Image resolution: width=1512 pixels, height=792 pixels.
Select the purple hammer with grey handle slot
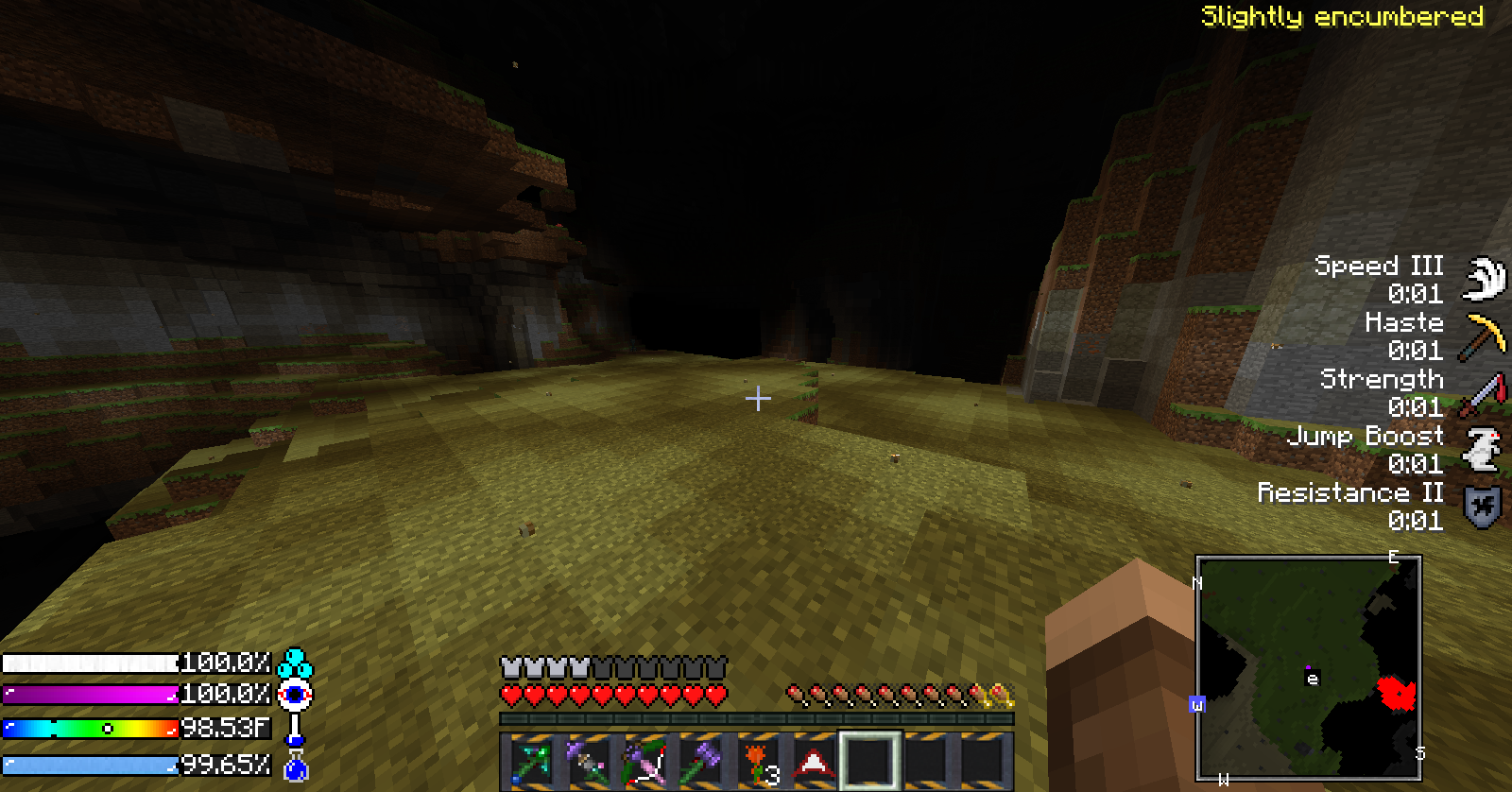click(588, 762)
